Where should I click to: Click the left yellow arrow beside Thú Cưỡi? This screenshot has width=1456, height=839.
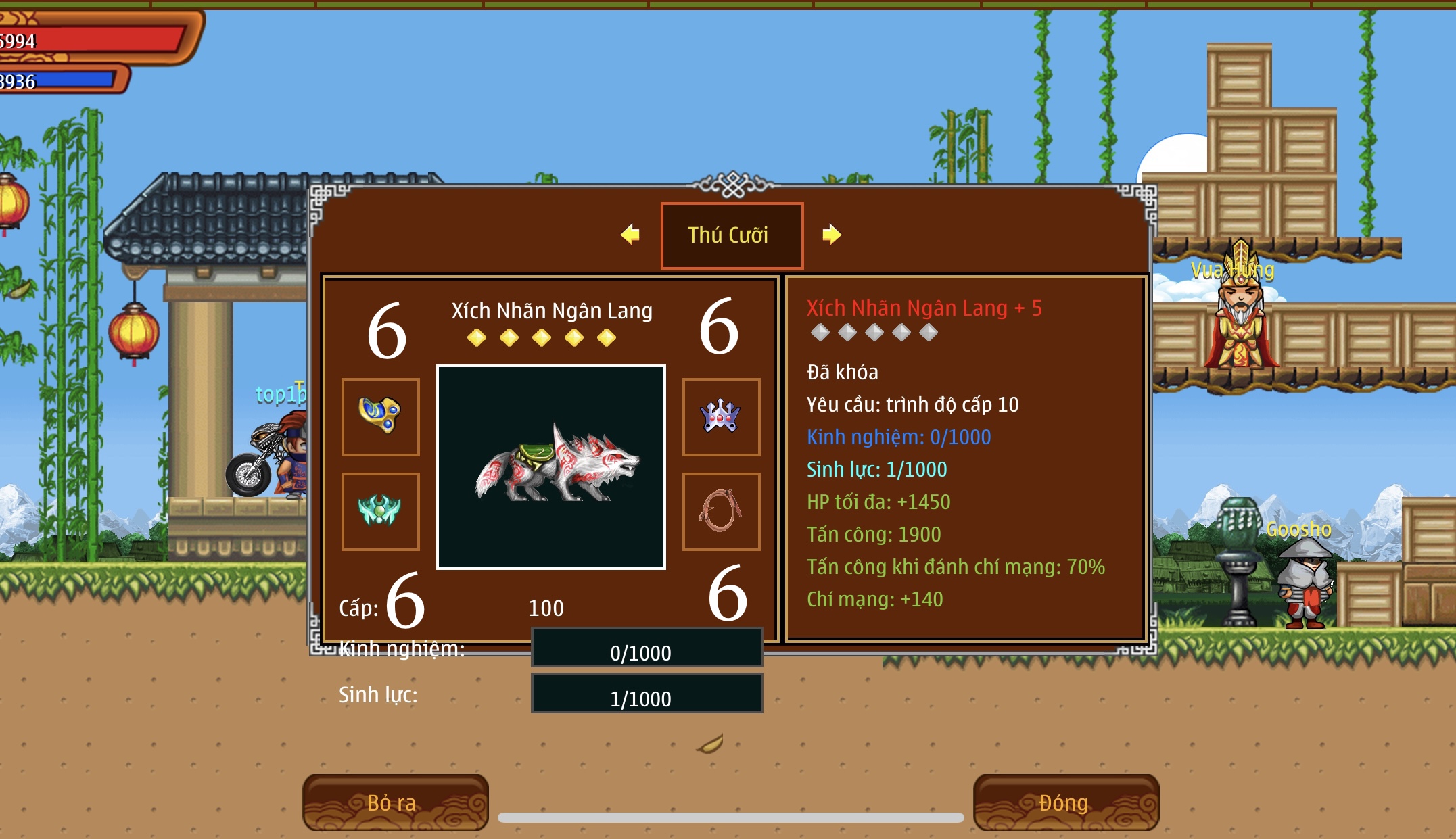(x=630, y=235)
